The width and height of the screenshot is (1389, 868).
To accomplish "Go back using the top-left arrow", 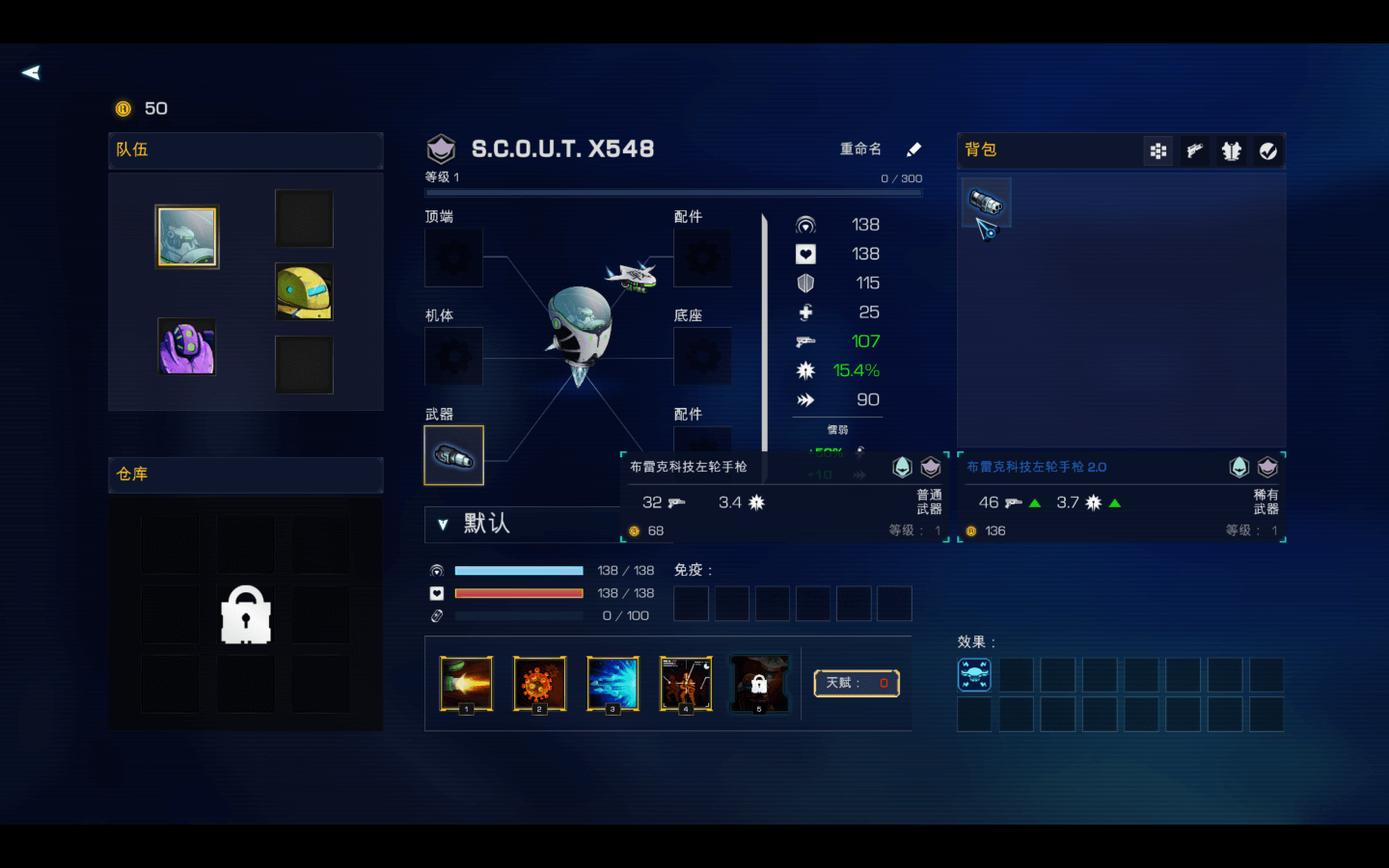I will (x=31, y=72).
